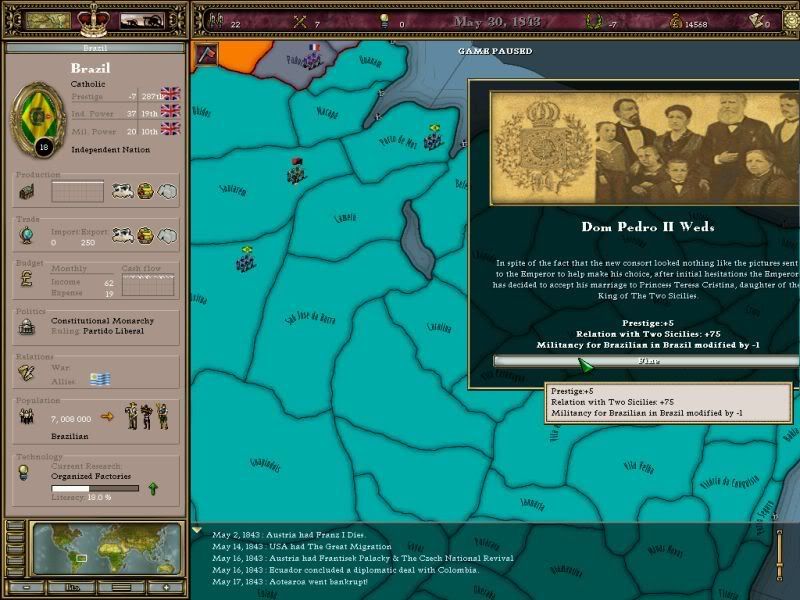Viewport: 800px width, 600px height.
Task: Open the Relations scroll icon
Action: tap(27, 372)
